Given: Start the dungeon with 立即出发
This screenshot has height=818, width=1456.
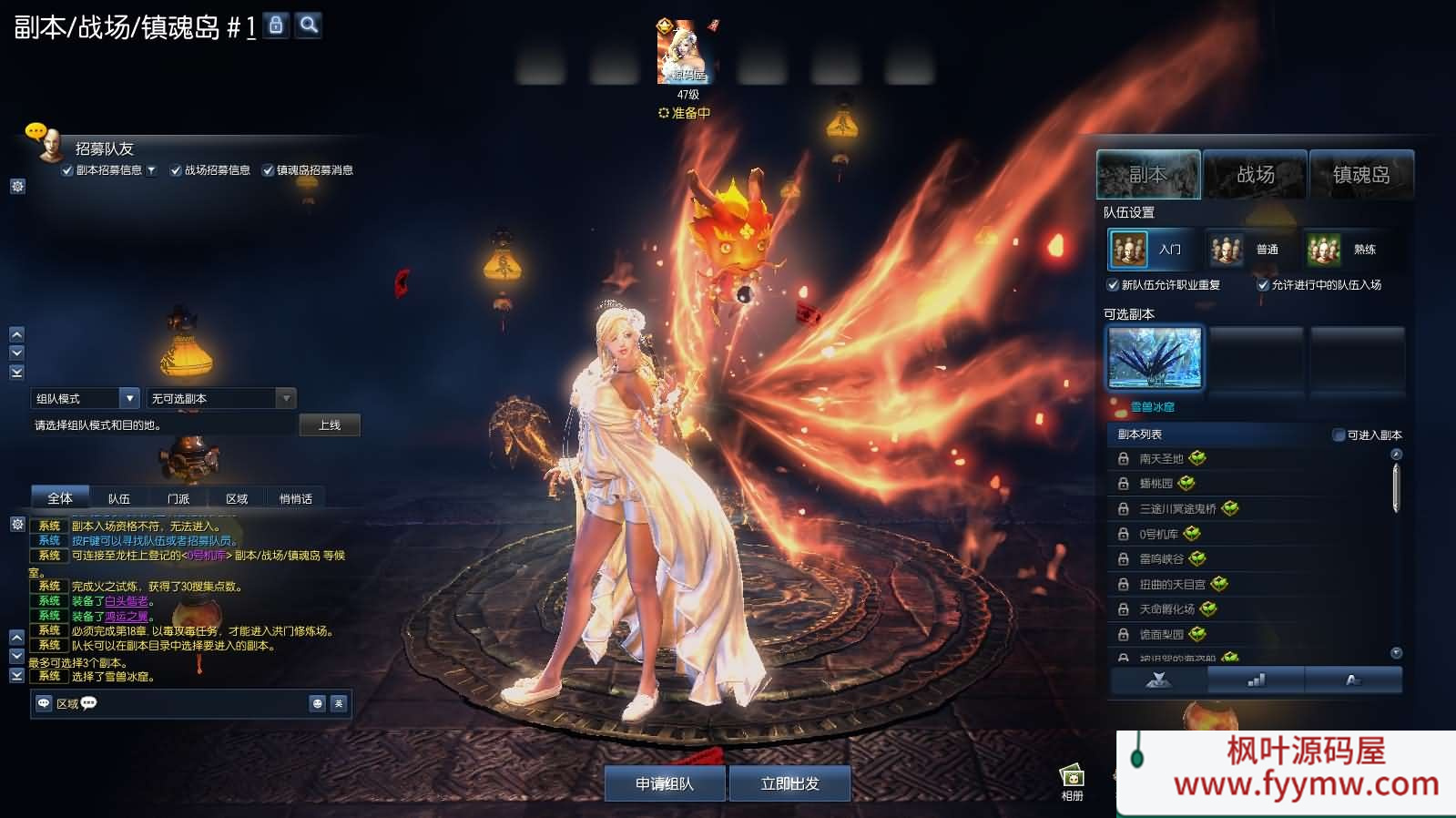Looking at the screenshot, I should pos(789,783).
